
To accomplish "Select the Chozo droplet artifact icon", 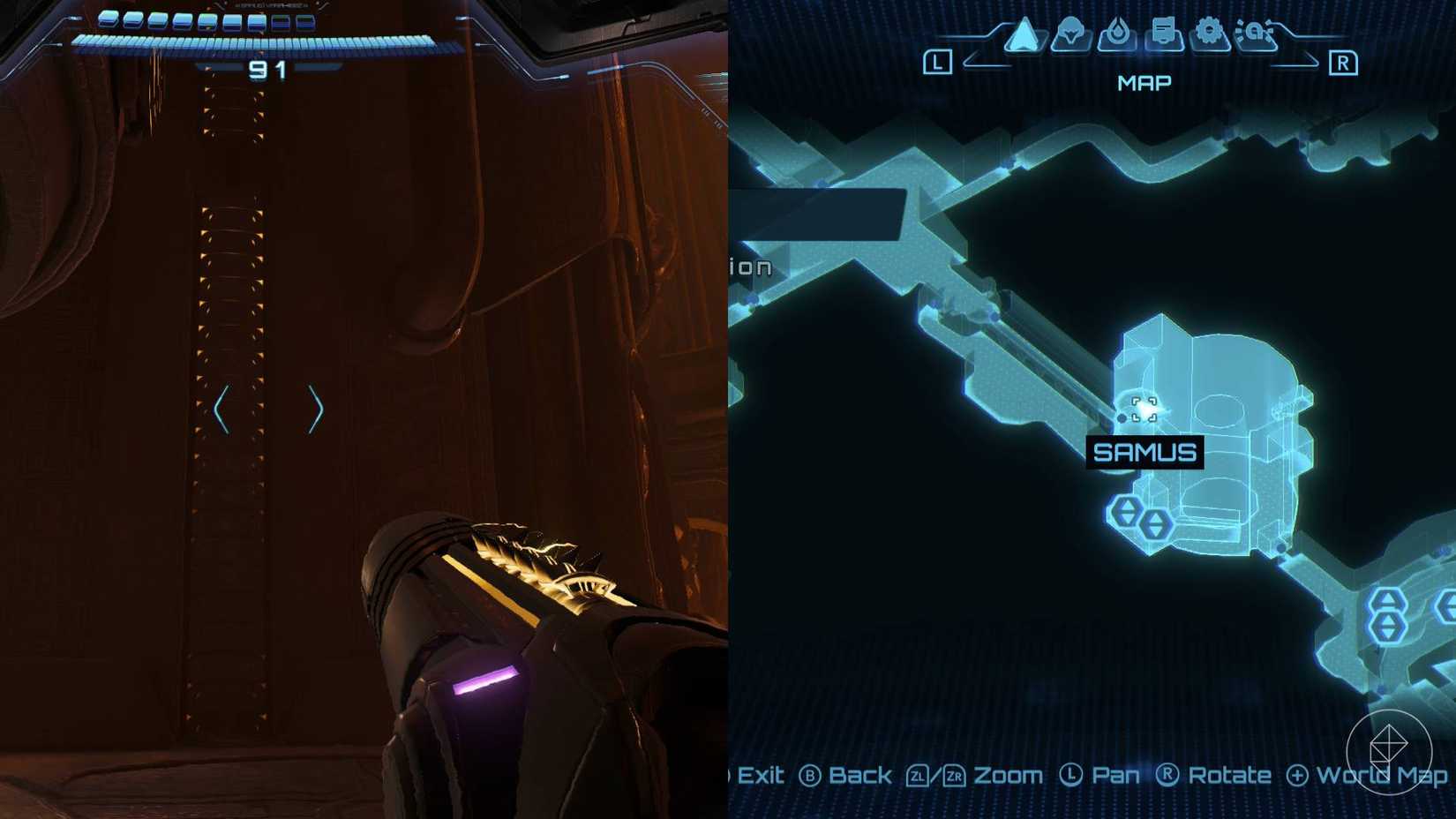I will tap(1117, 34).
